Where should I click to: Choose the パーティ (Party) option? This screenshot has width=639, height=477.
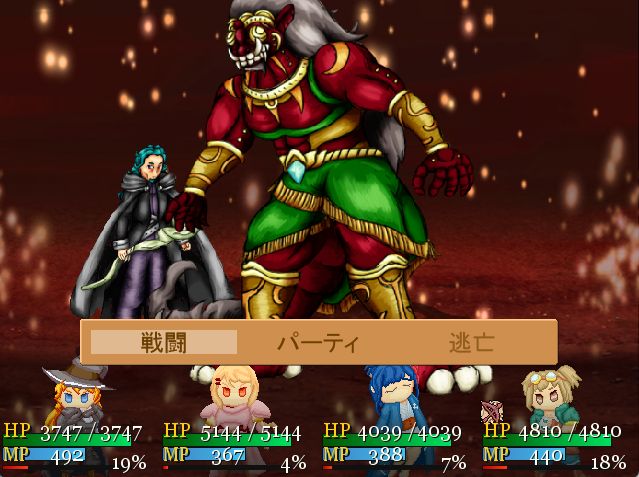tap(318, 343)
